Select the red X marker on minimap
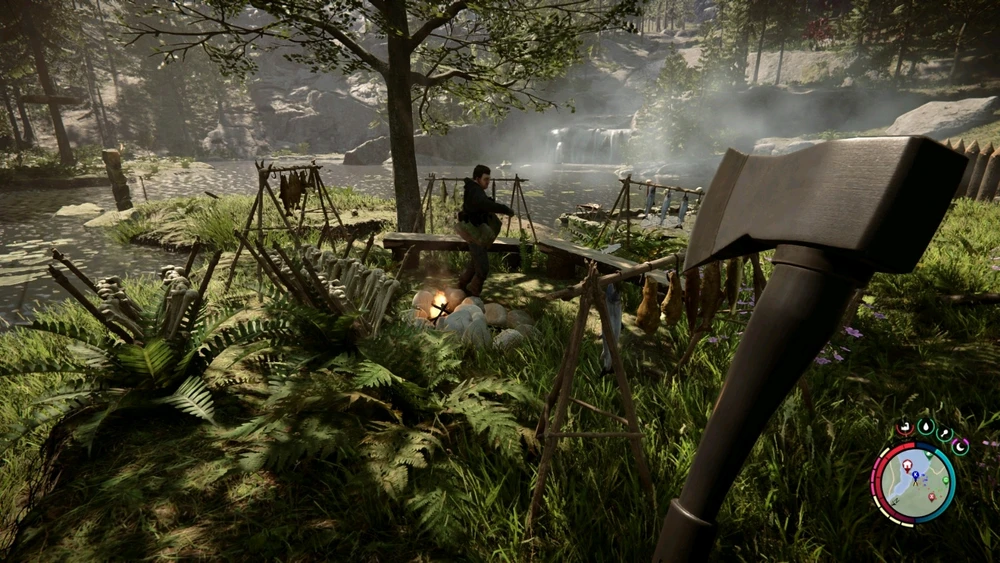This screenshot has height=563, width=1000. point(931,496)
